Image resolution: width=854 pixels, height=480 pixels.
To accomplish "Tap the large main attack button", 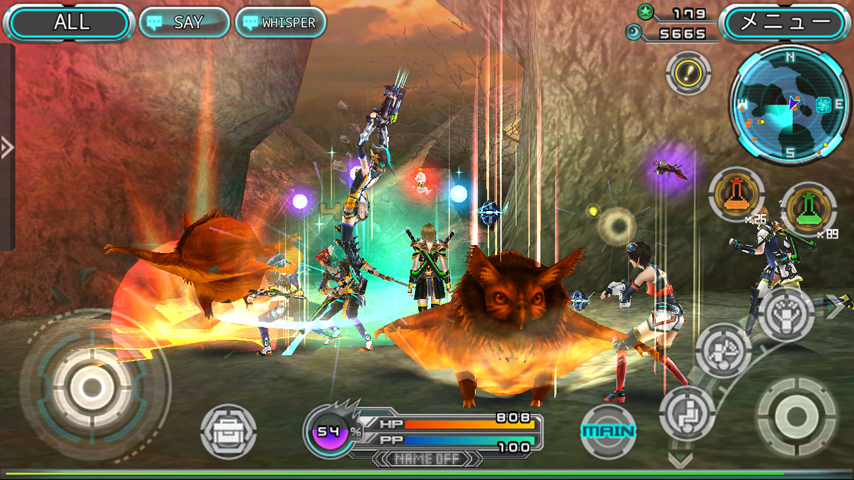I will click(796, 415).
